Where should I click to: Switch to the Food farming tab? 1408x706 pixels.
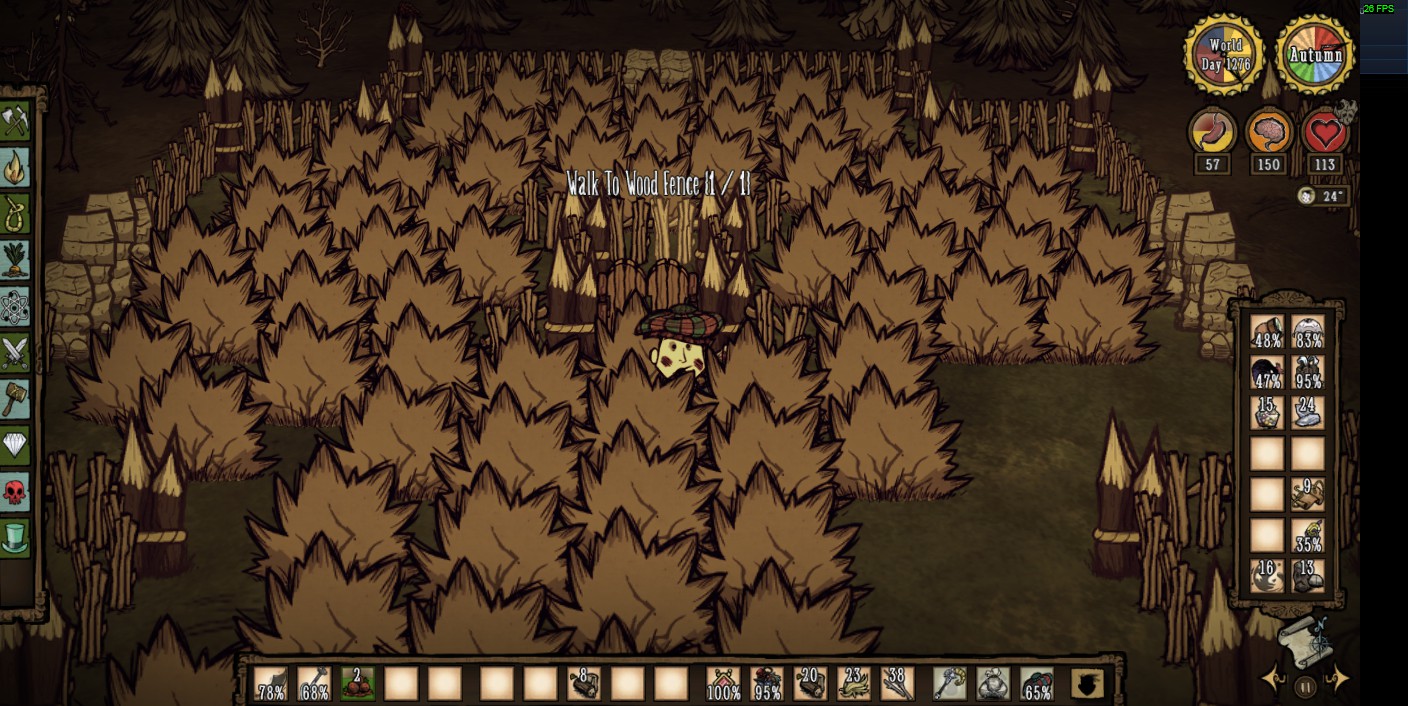coord(15,260)
